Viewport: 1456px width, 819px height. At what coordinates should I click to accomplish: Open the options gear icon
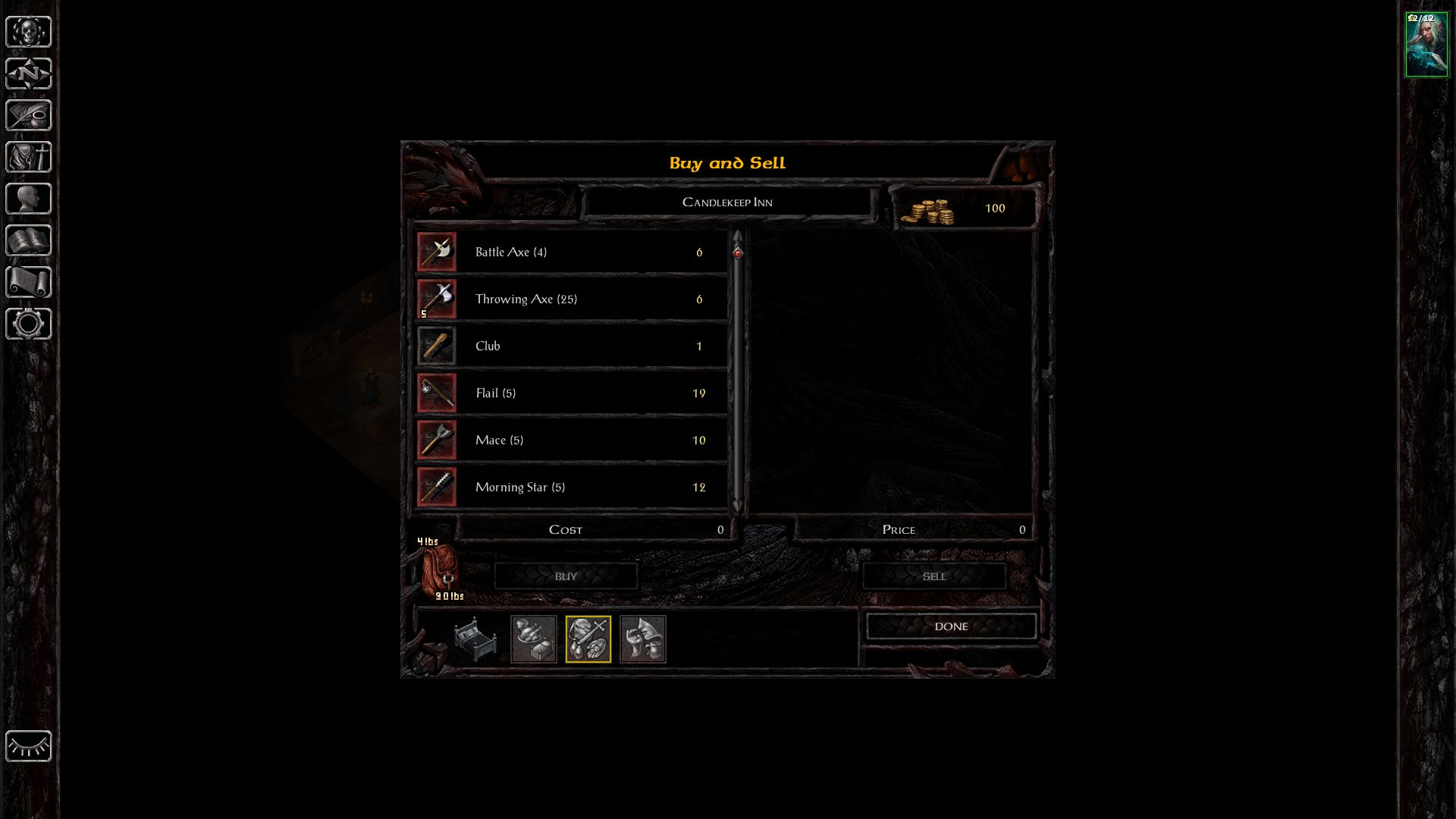(x=29, y=325)
